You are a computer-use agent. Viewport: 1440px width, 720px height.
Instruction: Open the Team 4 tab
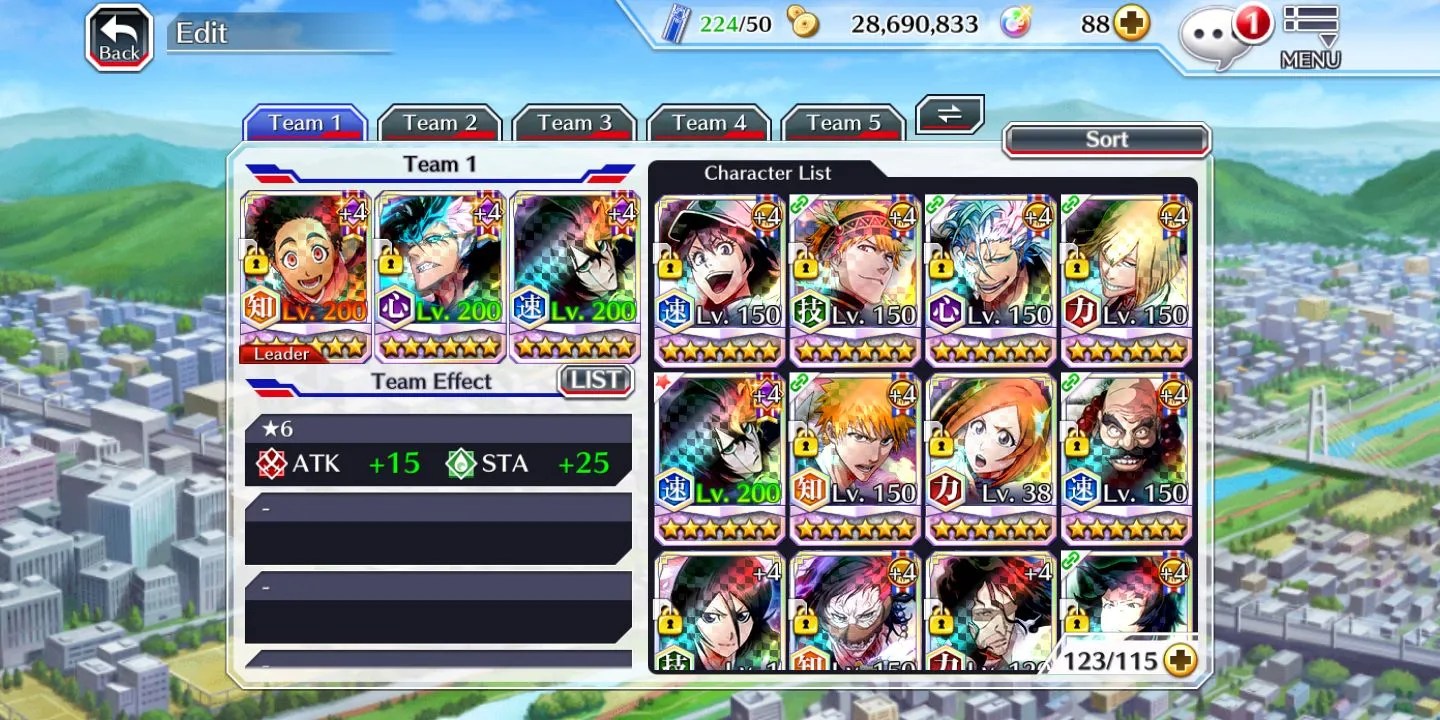(x=709, y=123)
